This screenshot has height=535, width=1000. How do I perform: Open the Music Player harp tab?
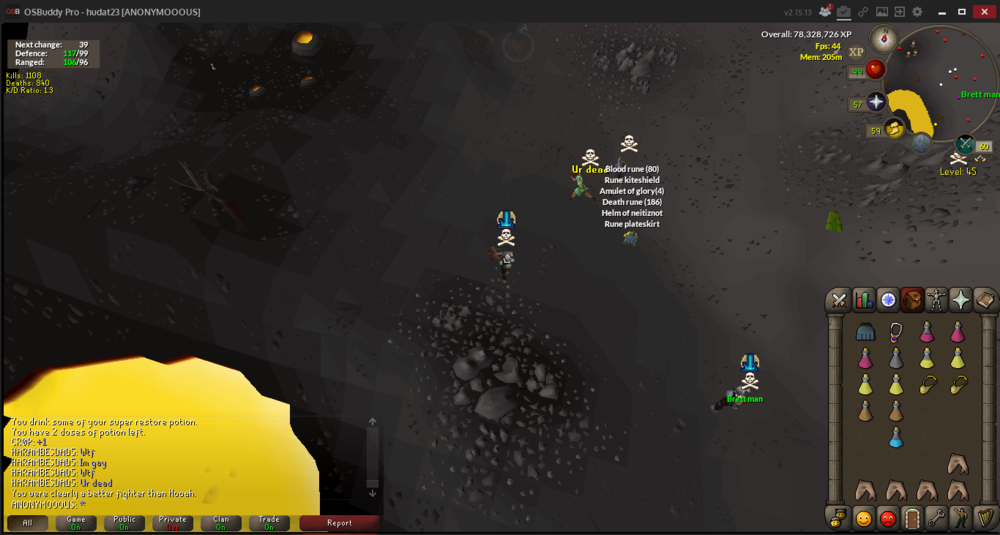(x=984, y=518)
